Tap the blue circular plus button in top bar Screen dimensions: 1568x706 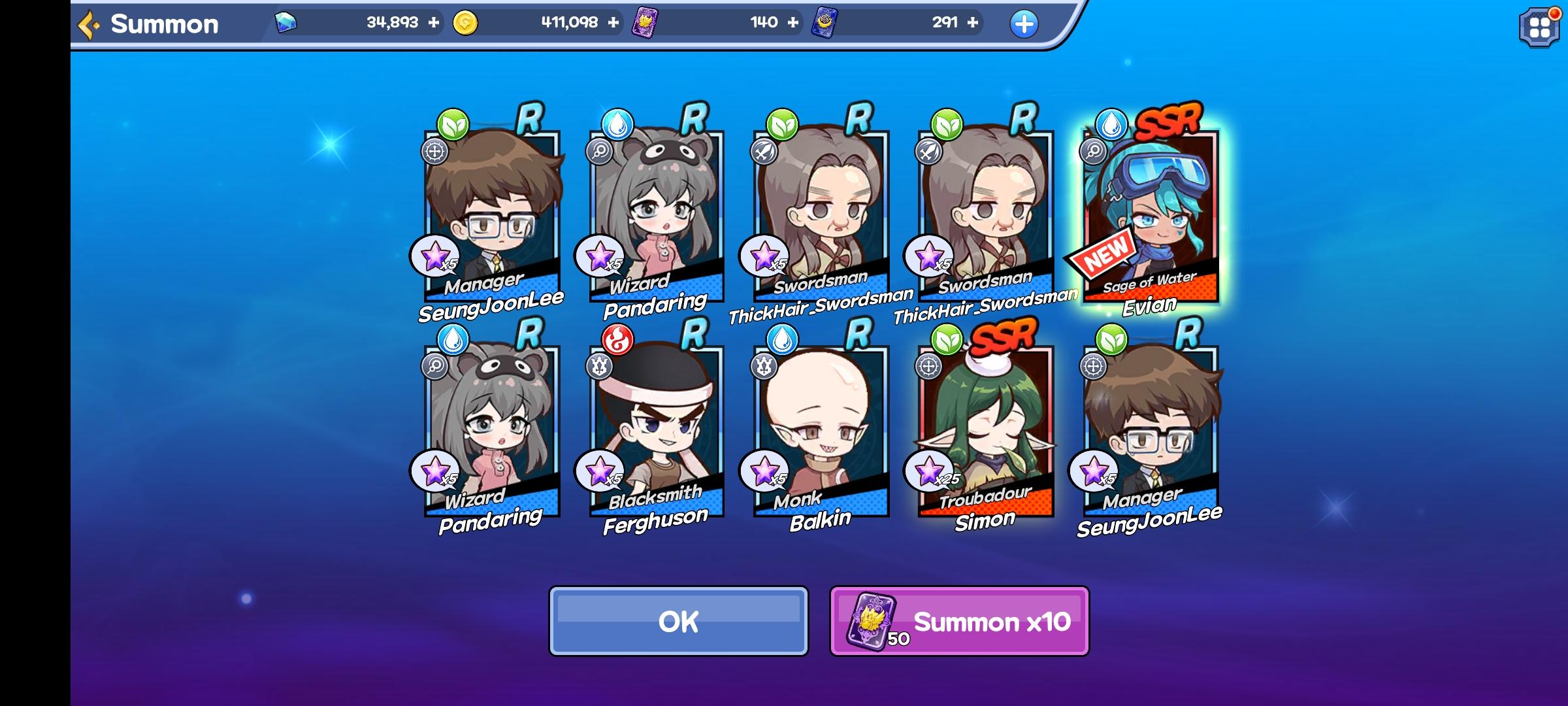point(1024,24)
